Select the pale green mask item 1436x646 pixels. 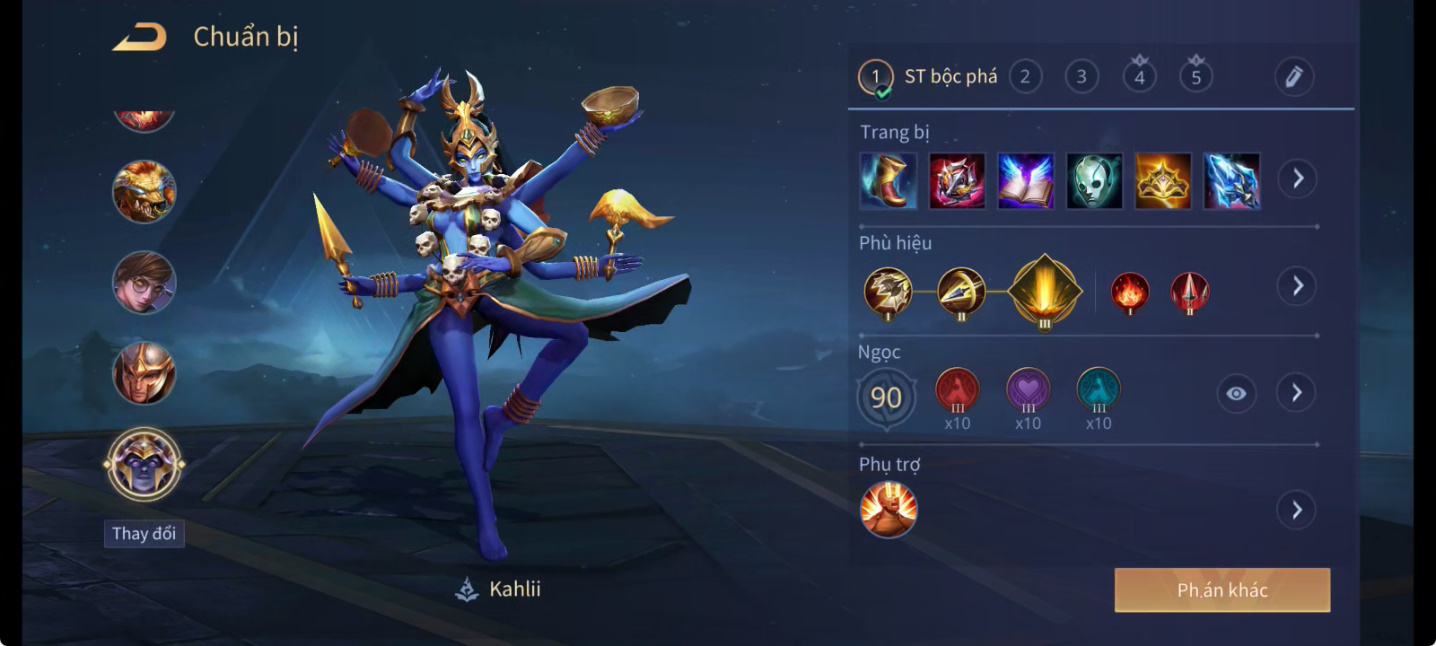click(1094, 181)
